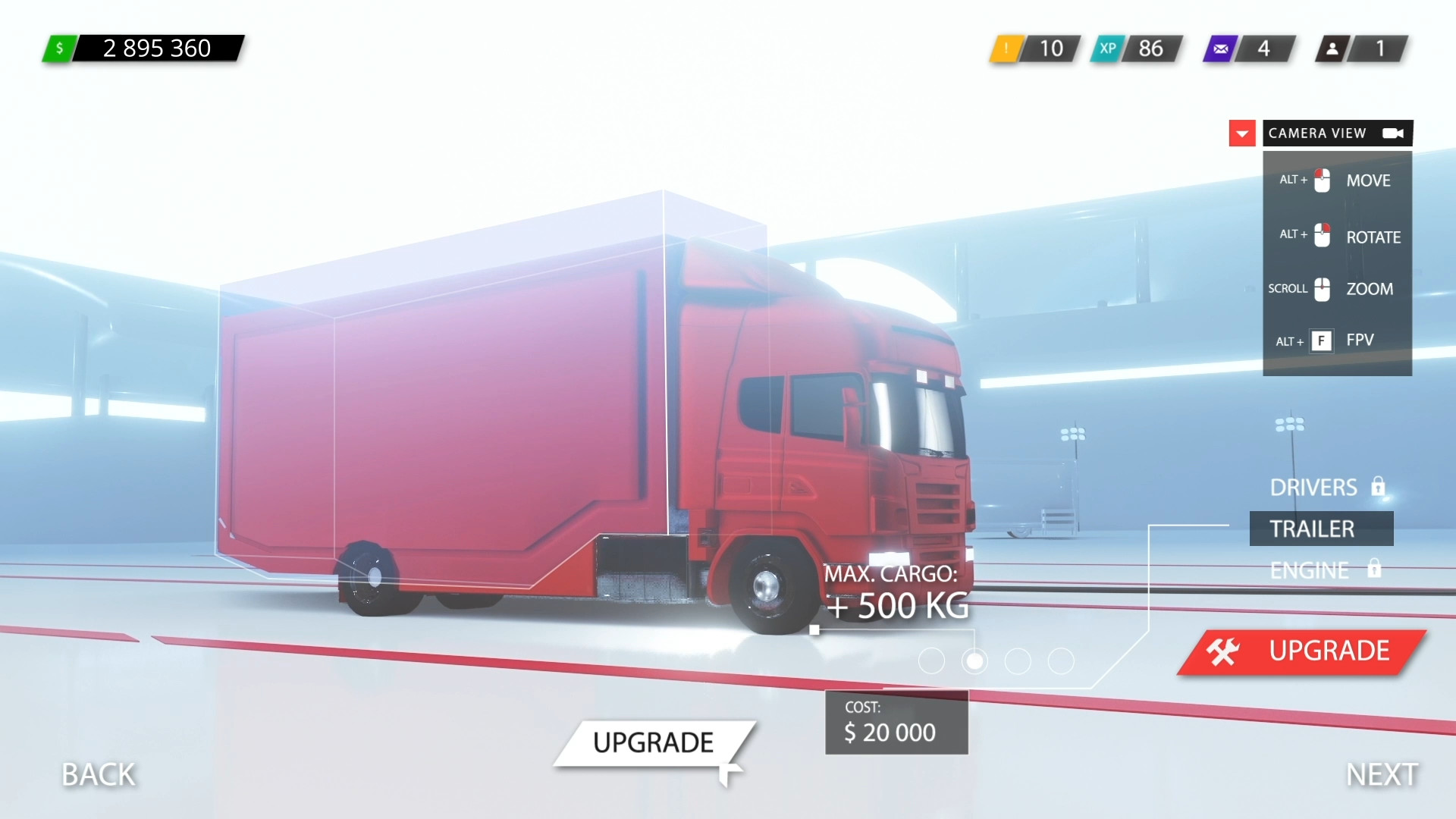Open the purple mail envelope icon
Screen dimensions: 1456x819
coord(1220,49)
